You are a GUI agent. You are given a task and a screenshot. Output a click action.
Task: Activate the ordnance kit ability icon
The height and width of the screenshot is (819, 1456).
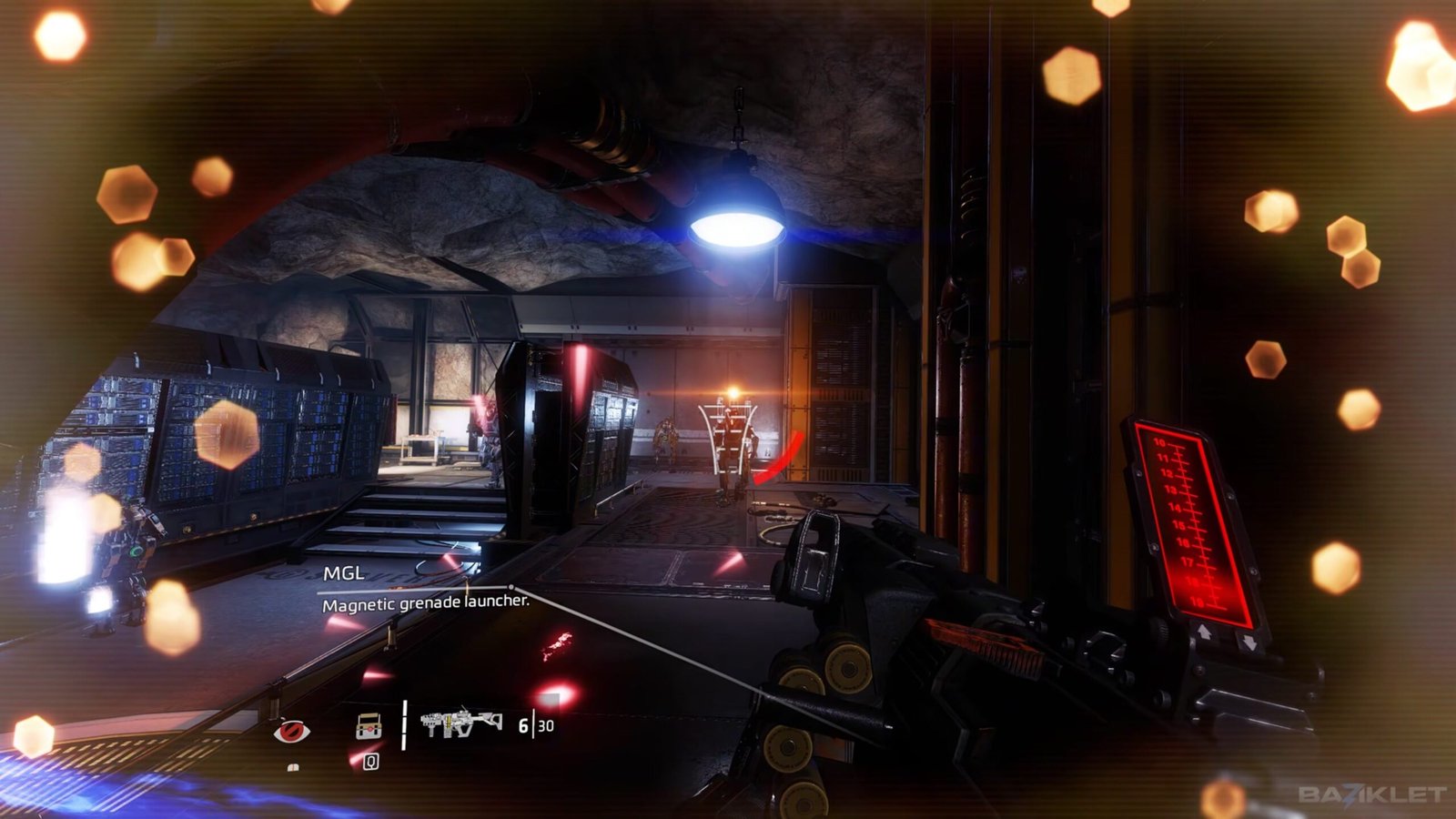tap(369, 726)
